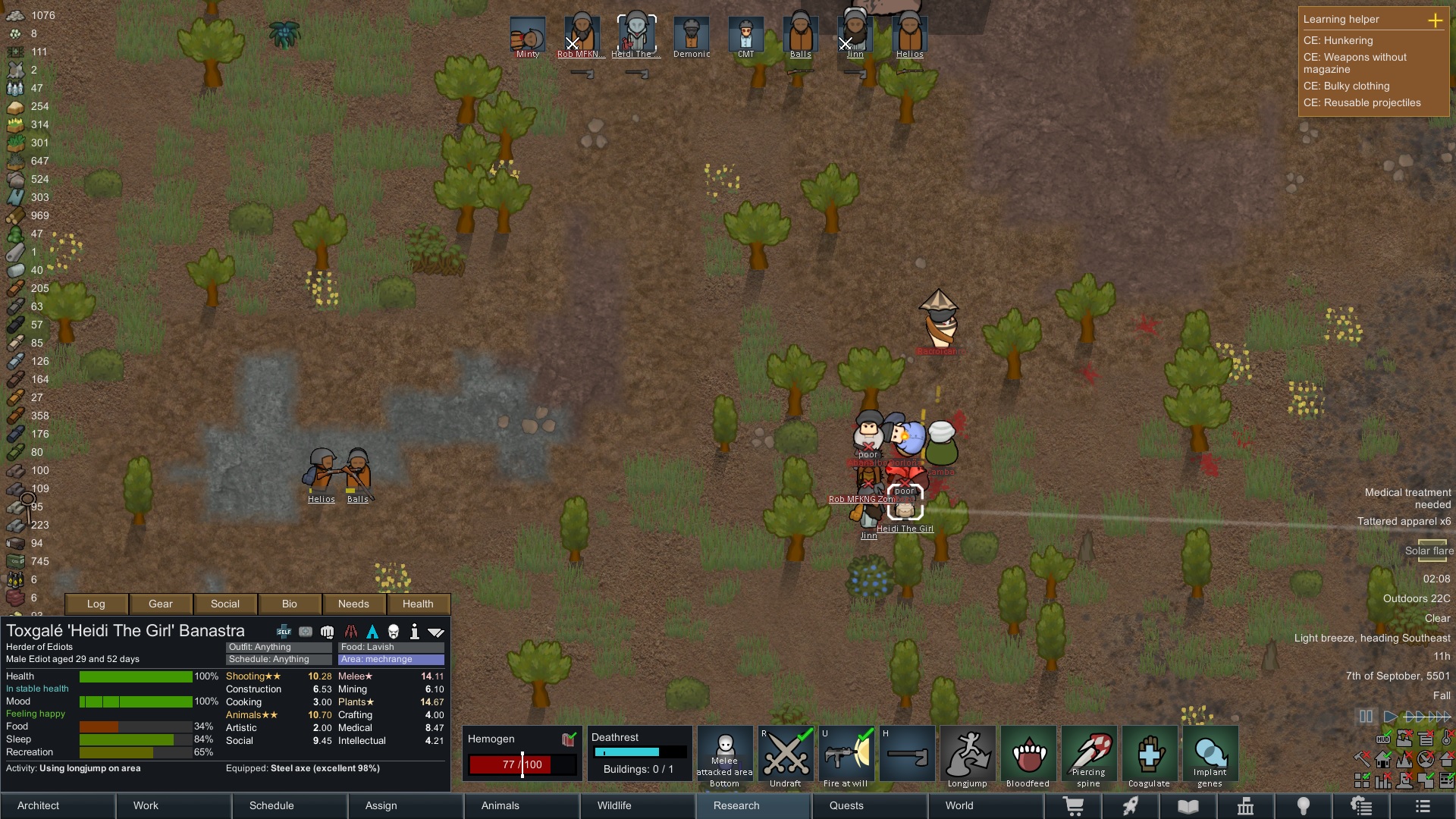The image size is (1456, 819).
Task: Open the Architect menu
Action: click(x=38, y=805)
